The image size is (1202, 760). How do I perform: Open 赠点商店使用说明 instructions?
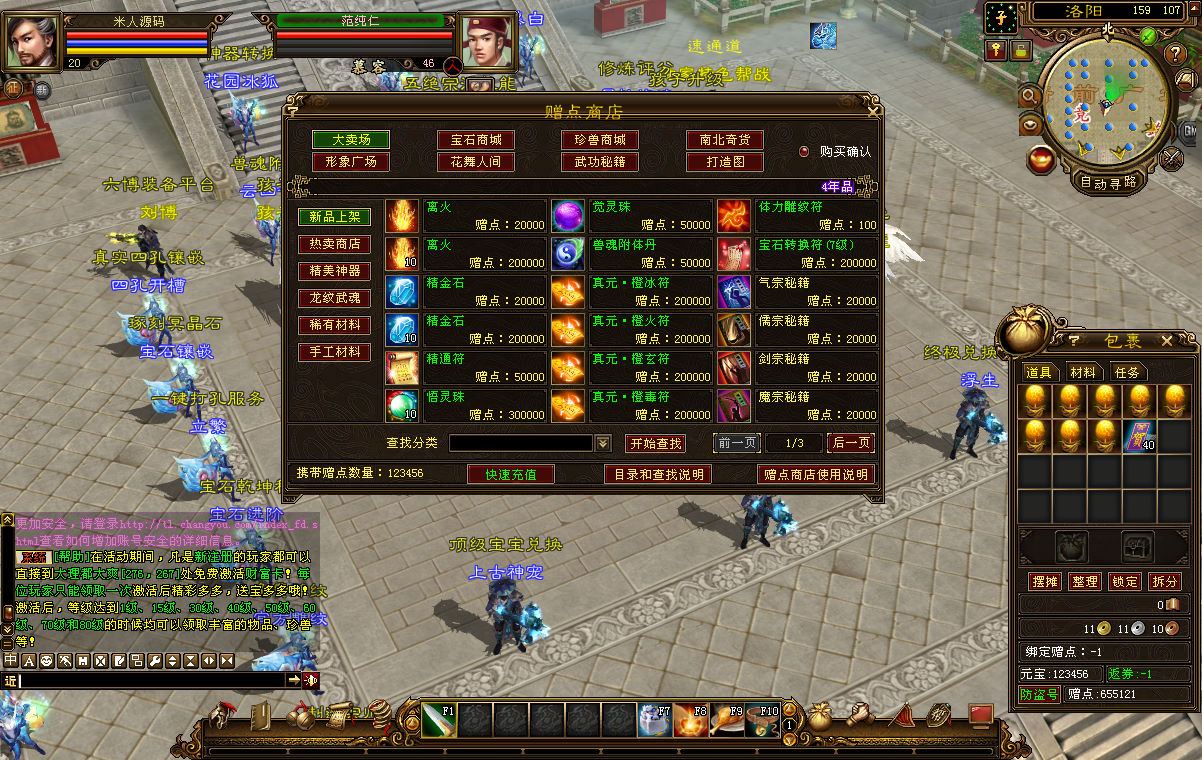tap(816, 474)
